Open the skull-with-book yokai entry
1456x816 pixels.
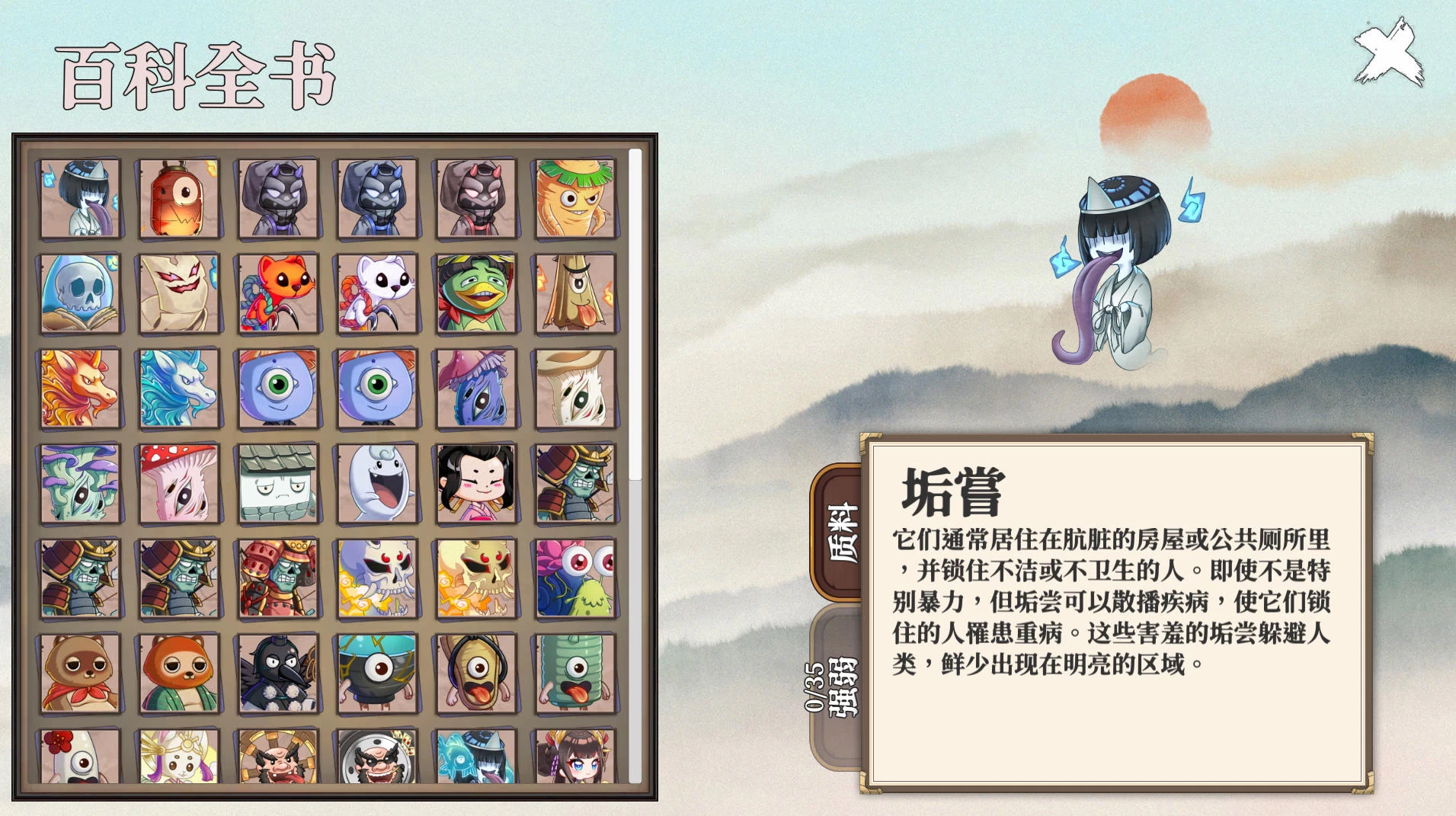point(80,293)
